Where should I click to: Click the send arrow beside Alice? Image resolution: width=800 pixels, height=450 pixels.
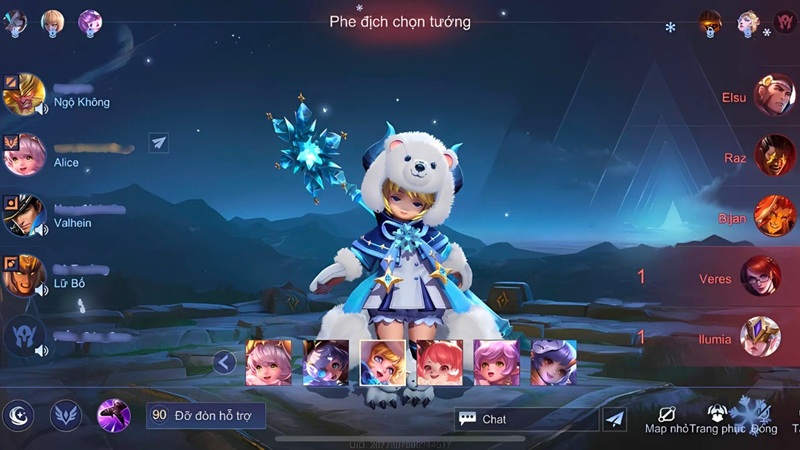(x=159, y=143)
